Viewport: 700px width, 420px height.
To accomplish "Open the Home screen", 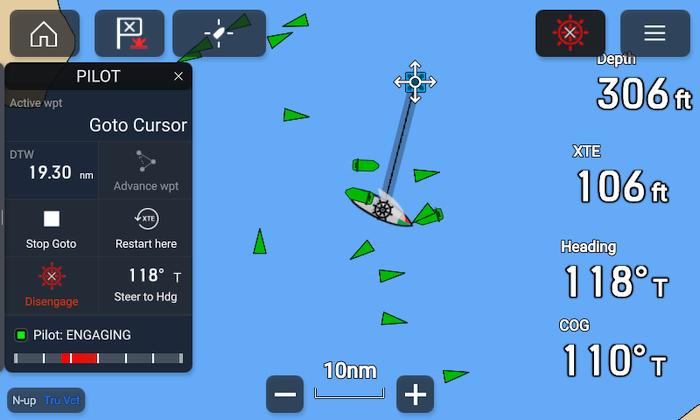I will pyautogui.click(x=44, y=33).
